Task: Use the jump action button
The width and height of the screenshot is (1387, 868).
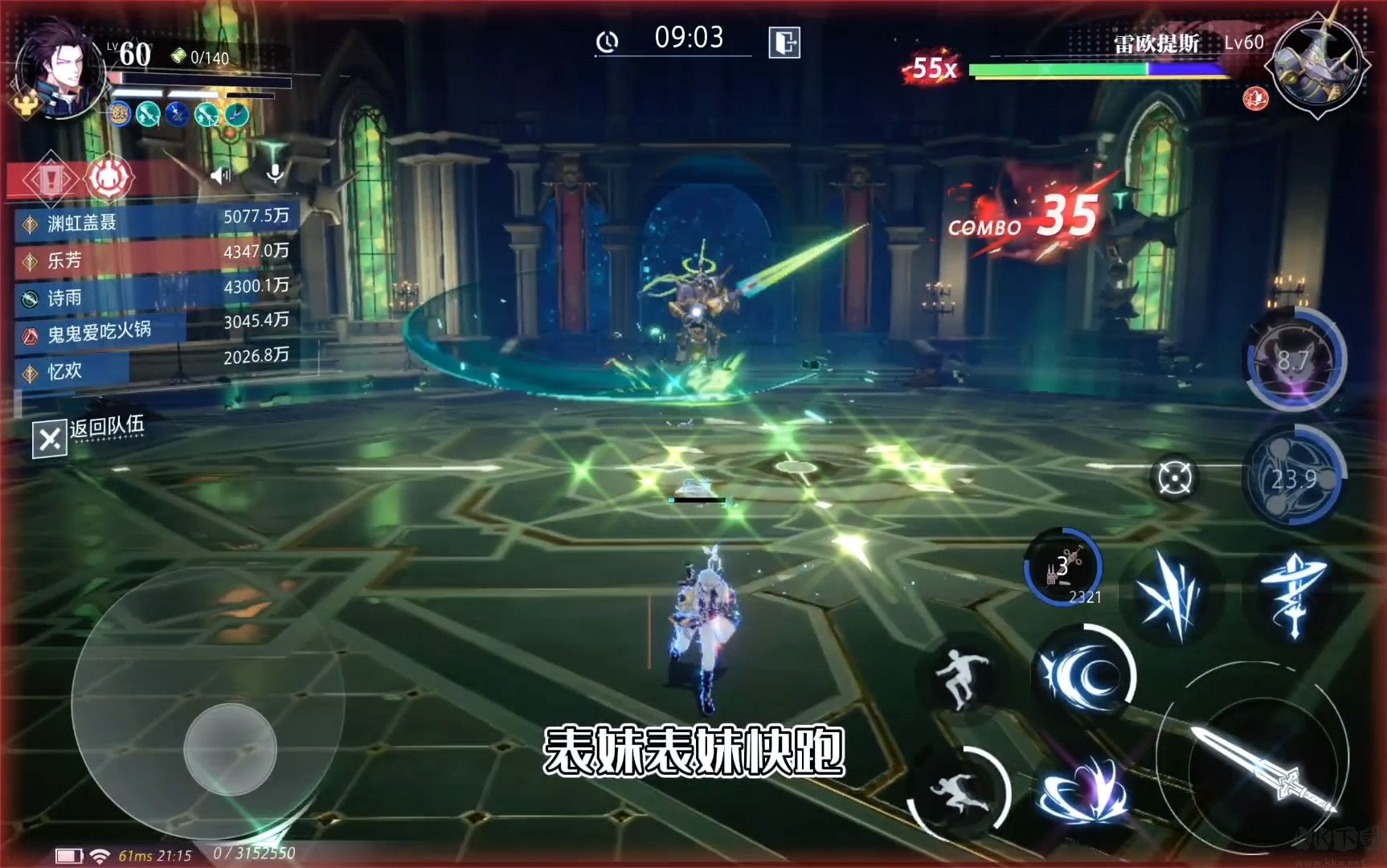Action: [961, 679]
